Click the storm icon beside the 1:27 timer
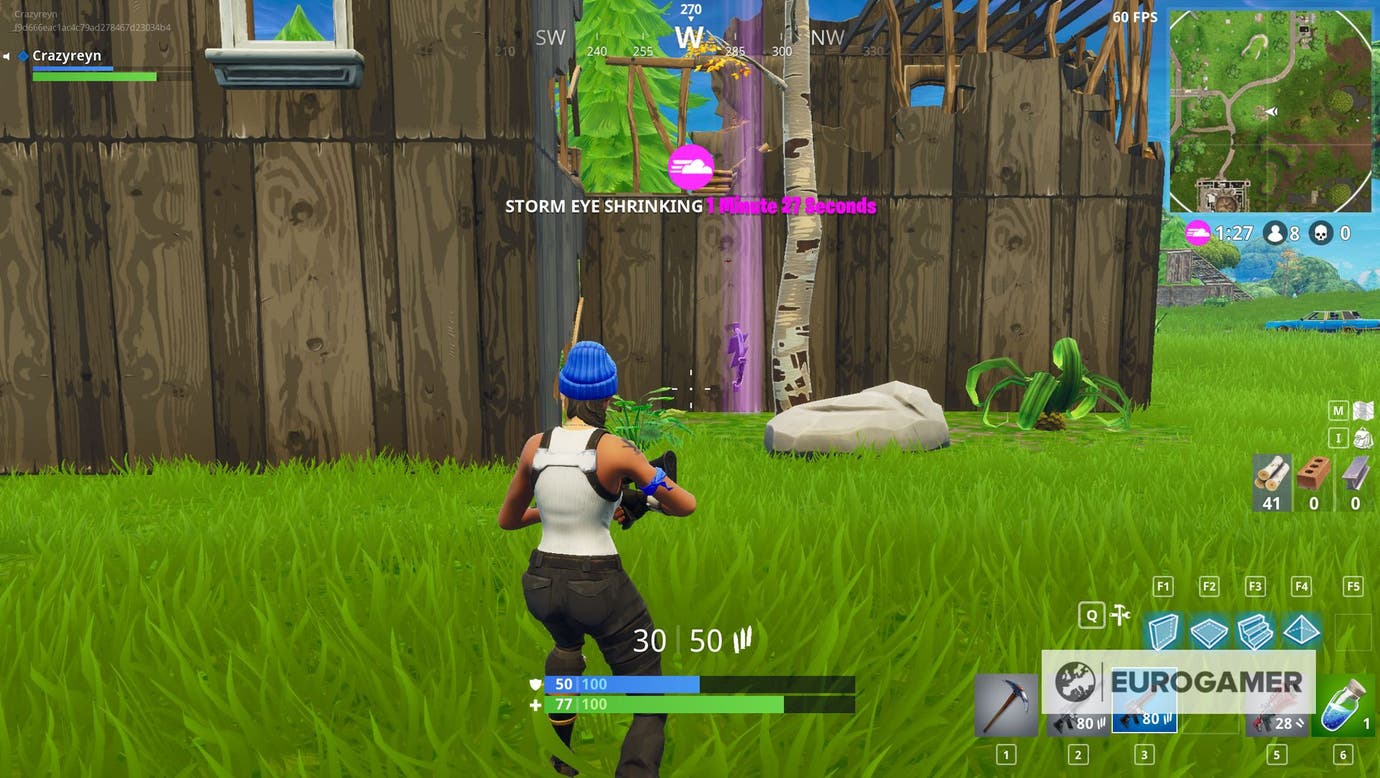 click(x=1198, y=232)
